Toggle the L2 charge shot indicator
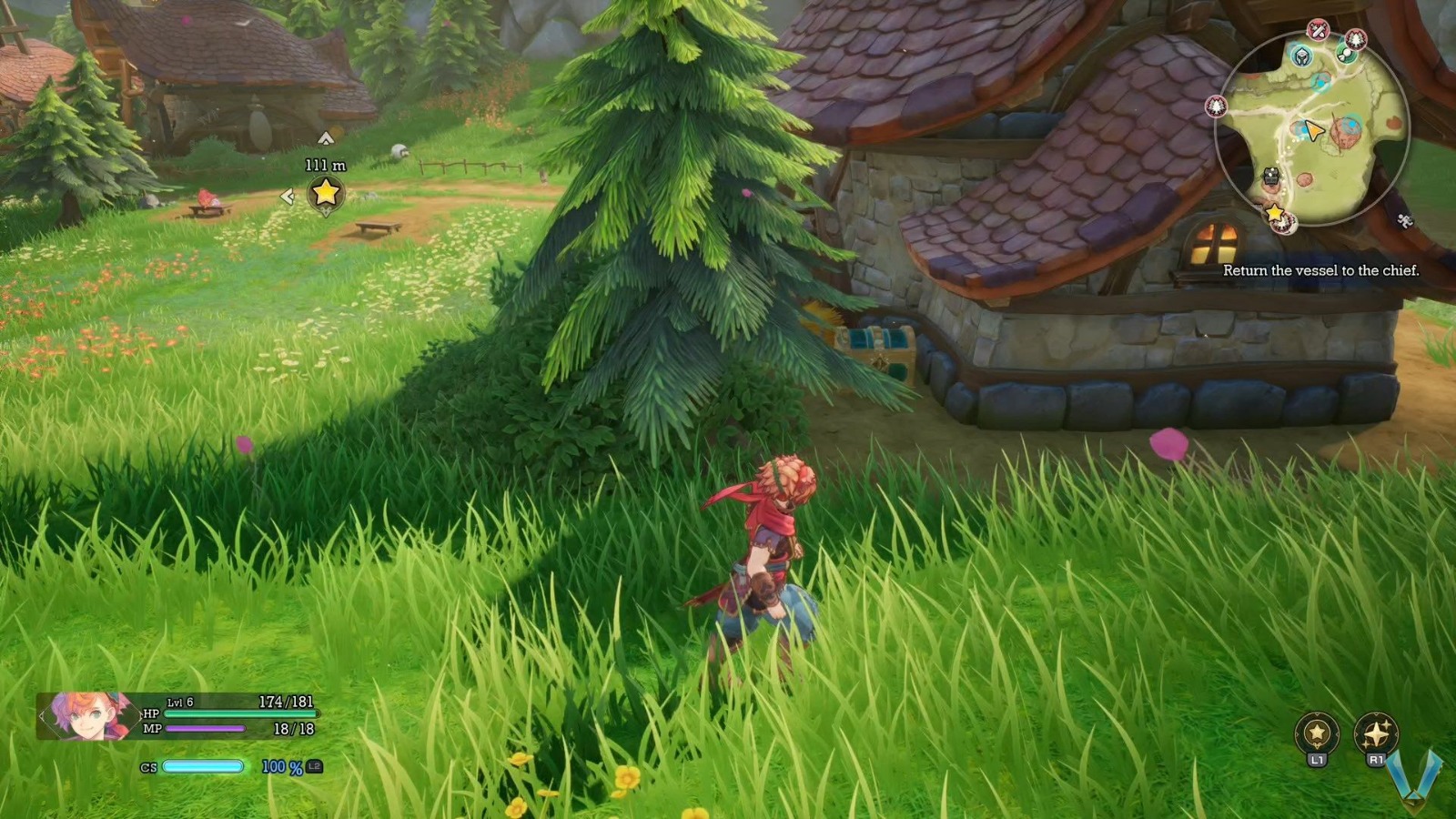Image resolution: width=1456 pixels, height=819 pixels. pyautogui.click(x=315, y=766)
